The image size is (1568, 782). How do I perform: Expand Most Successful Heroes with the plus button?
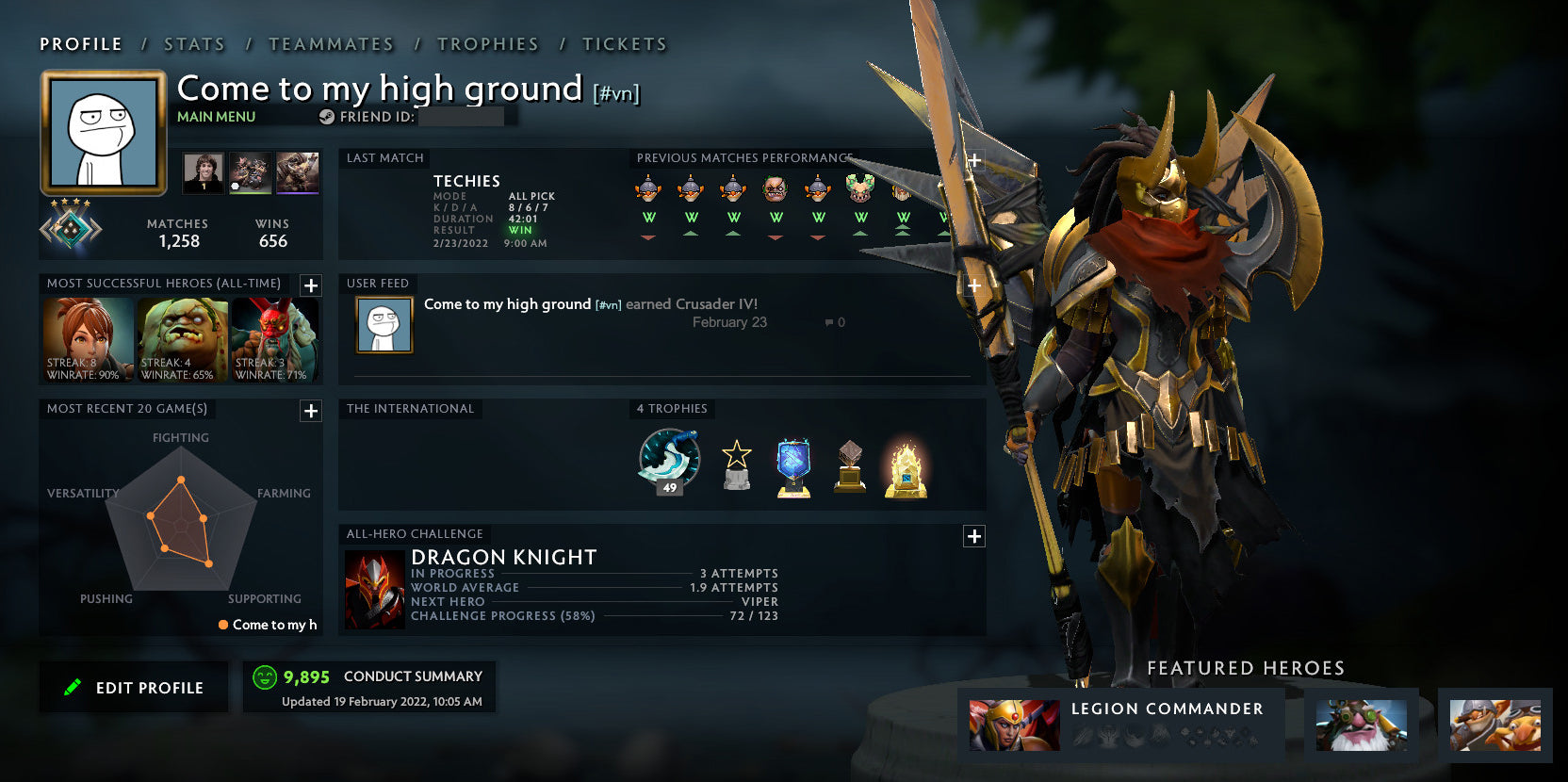point(309,285)
